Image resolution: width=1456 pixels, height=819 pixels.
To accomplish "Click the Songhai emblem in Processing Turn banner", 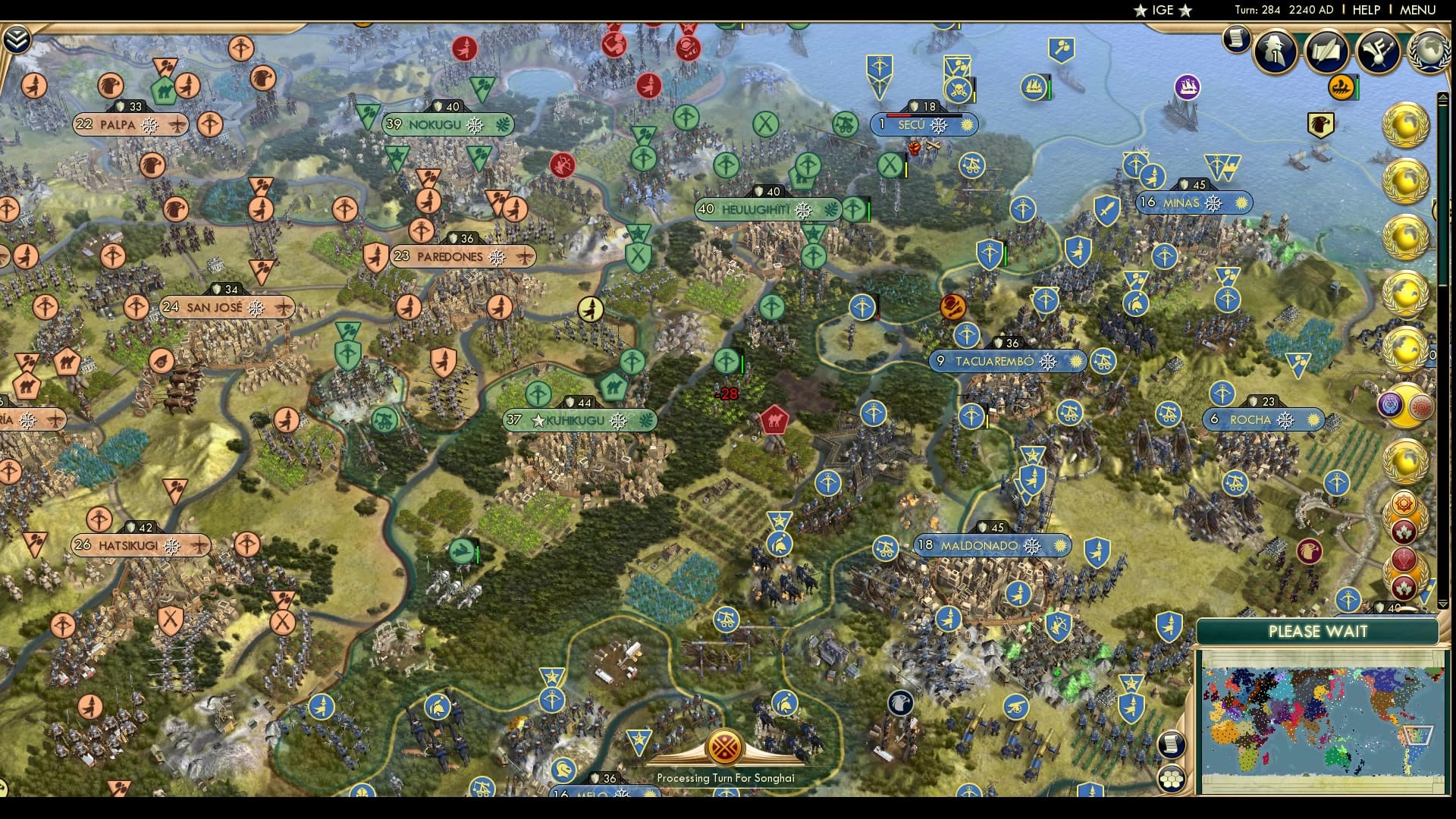I will click(726, 747).
